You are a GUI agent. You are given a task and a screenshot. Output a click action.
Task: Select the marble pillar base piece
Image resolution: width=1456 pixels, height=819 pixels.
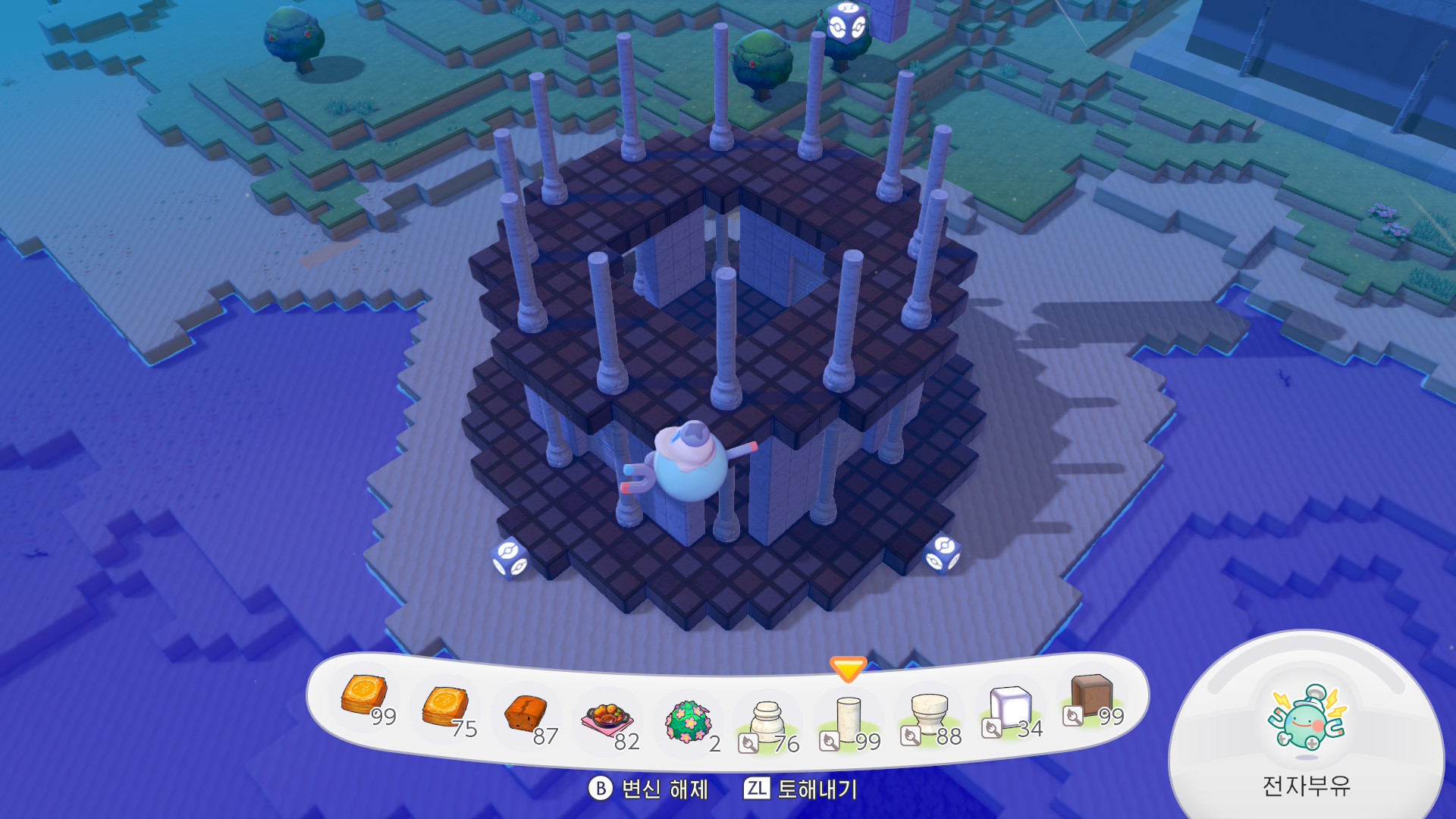(767, 722)
